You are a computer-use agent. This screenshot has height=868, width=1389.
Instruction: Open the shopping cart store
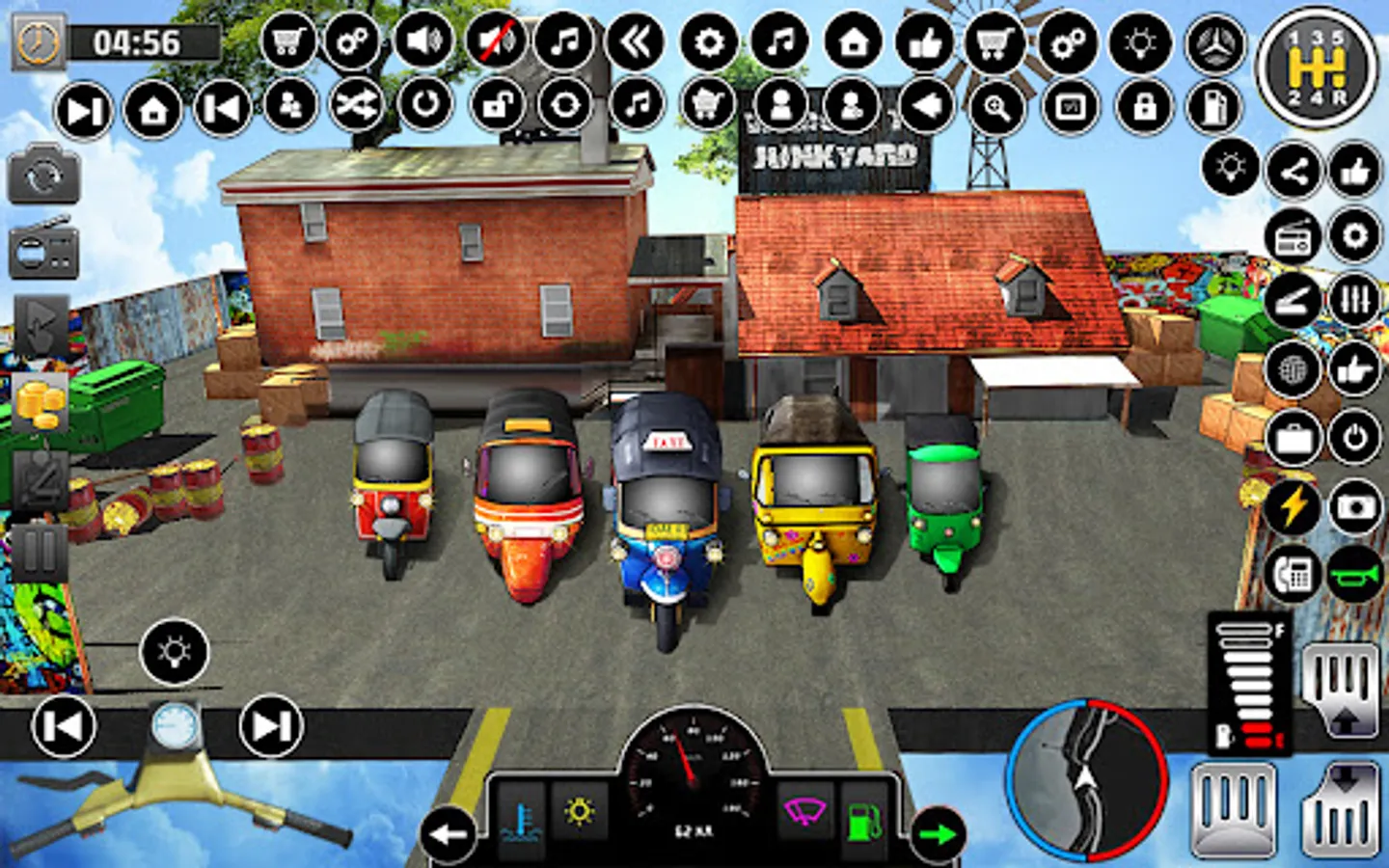(x=286, y=42)
